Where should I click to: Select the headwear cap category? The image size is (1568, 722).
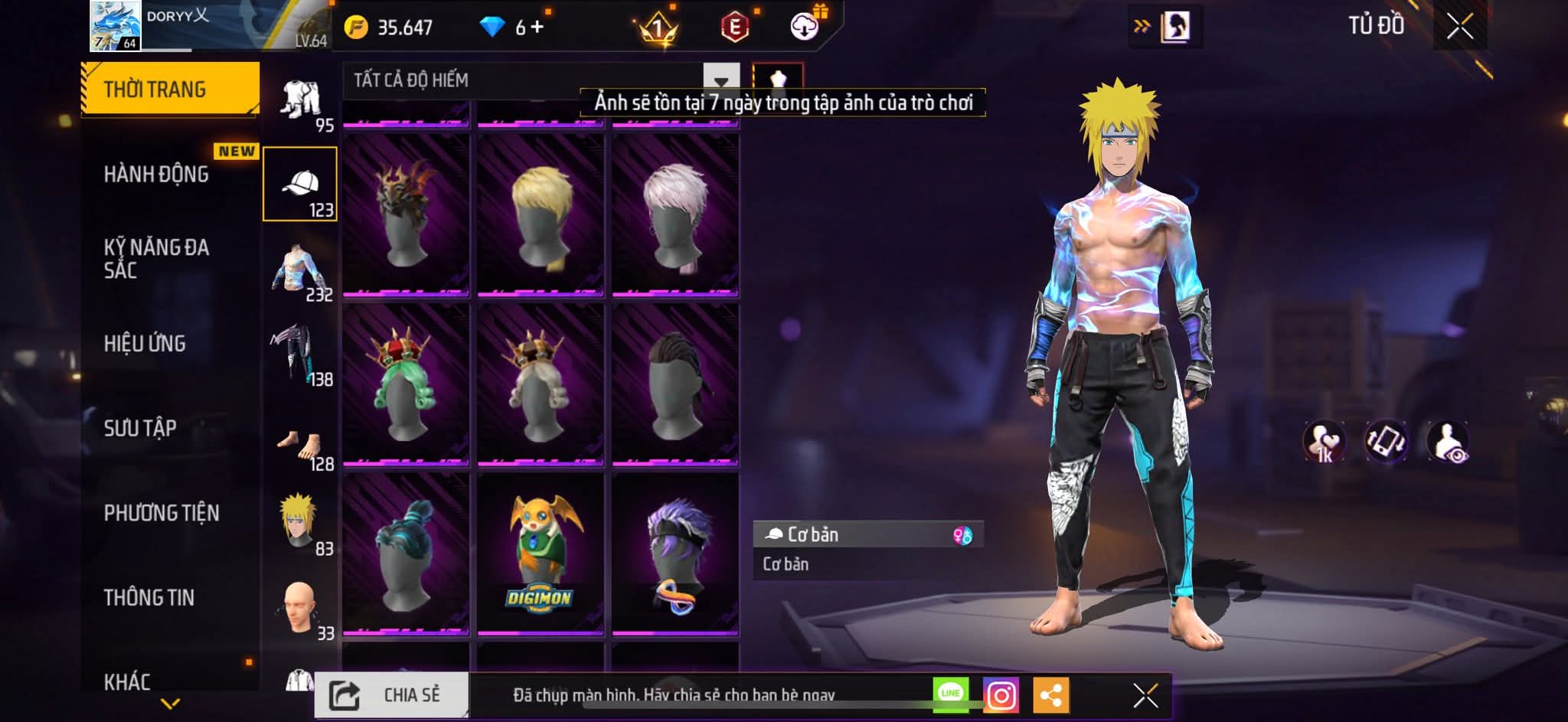click(300, 185)
